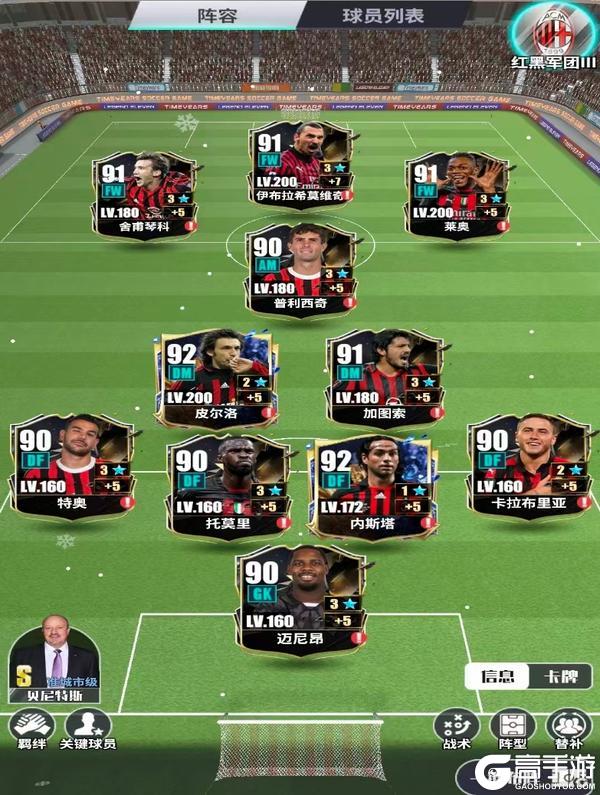600x795 pixels.
Task: Open the 战术 tactics screen
Action: (x=456, y=730)
